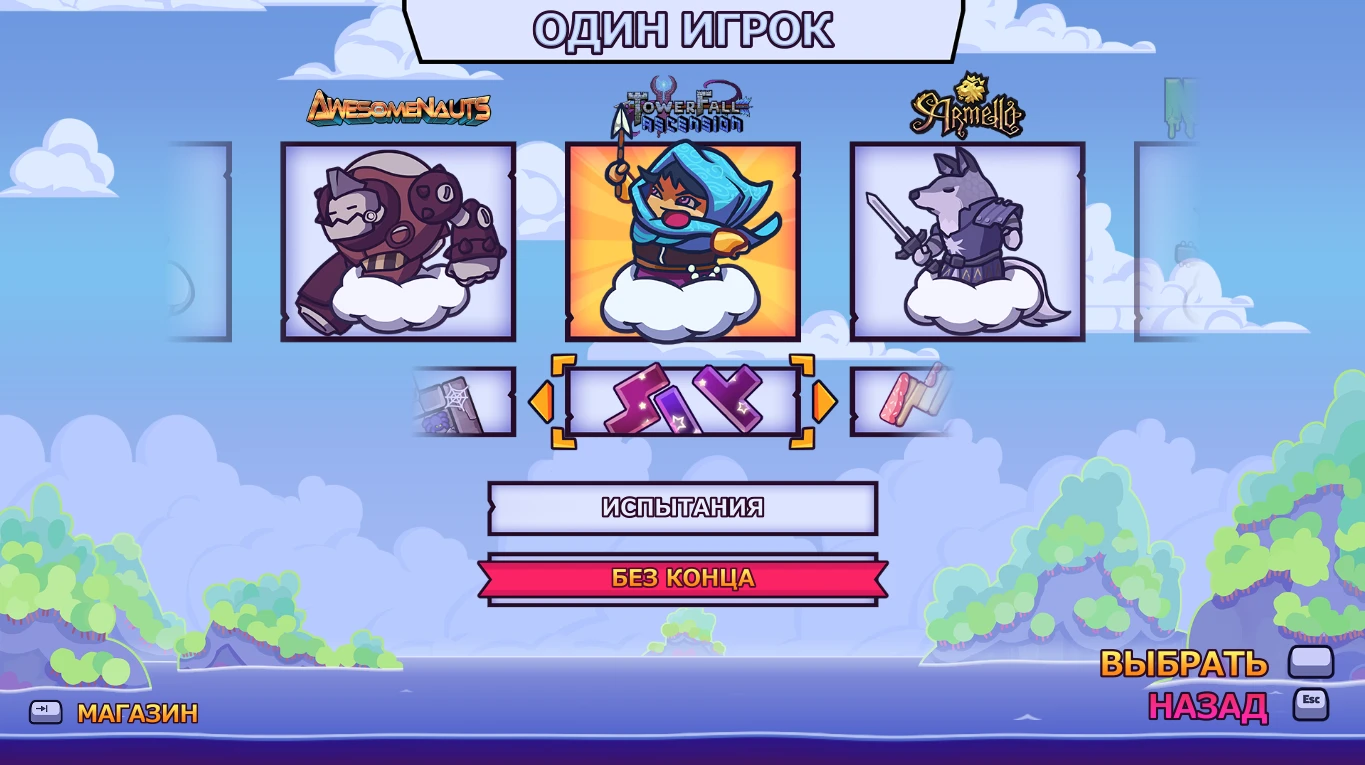The height and width of the screenshot is (765, 1365).
Task: Select the spiderweb block item
Action: tap(462, 402)
